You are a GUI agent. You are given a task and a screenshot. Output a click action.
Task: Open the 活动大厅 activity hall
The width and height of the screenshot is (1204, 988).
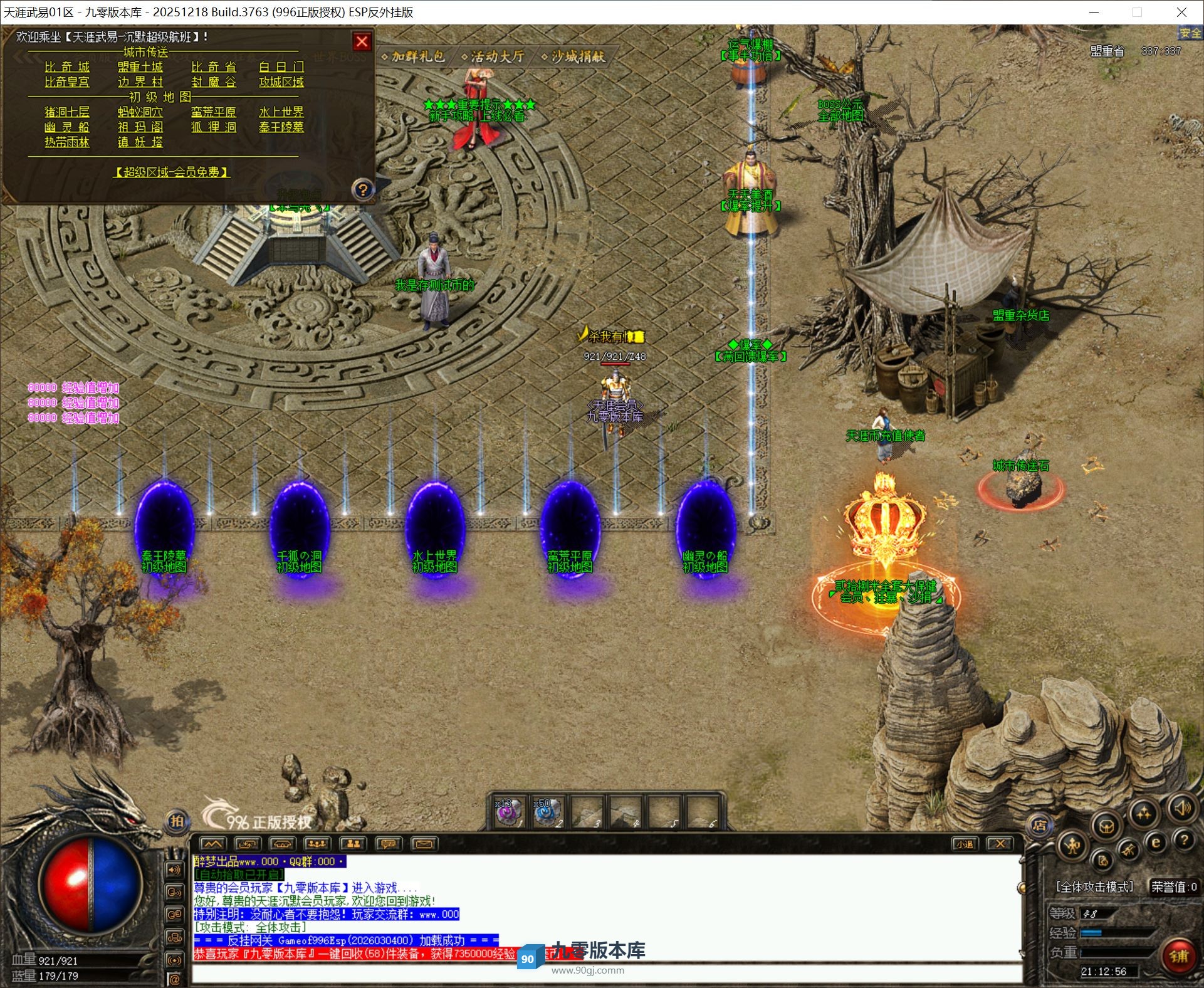click(x=493, y=57)
